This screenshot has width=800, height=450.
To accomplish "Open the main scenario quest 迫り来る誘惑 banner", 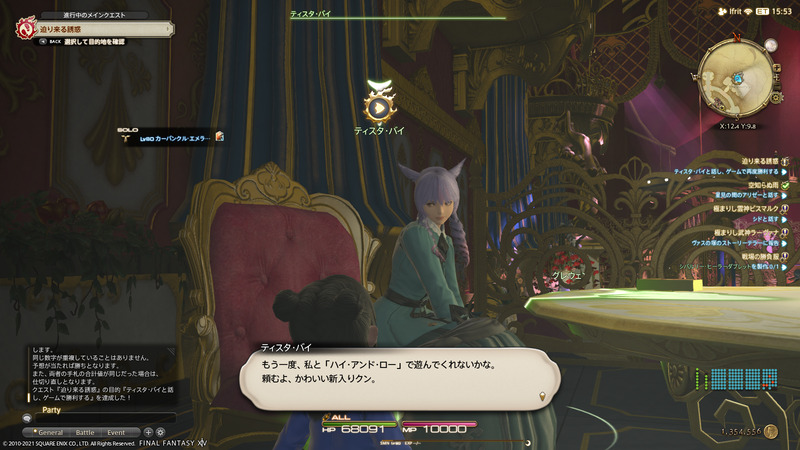I will click(x=90, y=30).
